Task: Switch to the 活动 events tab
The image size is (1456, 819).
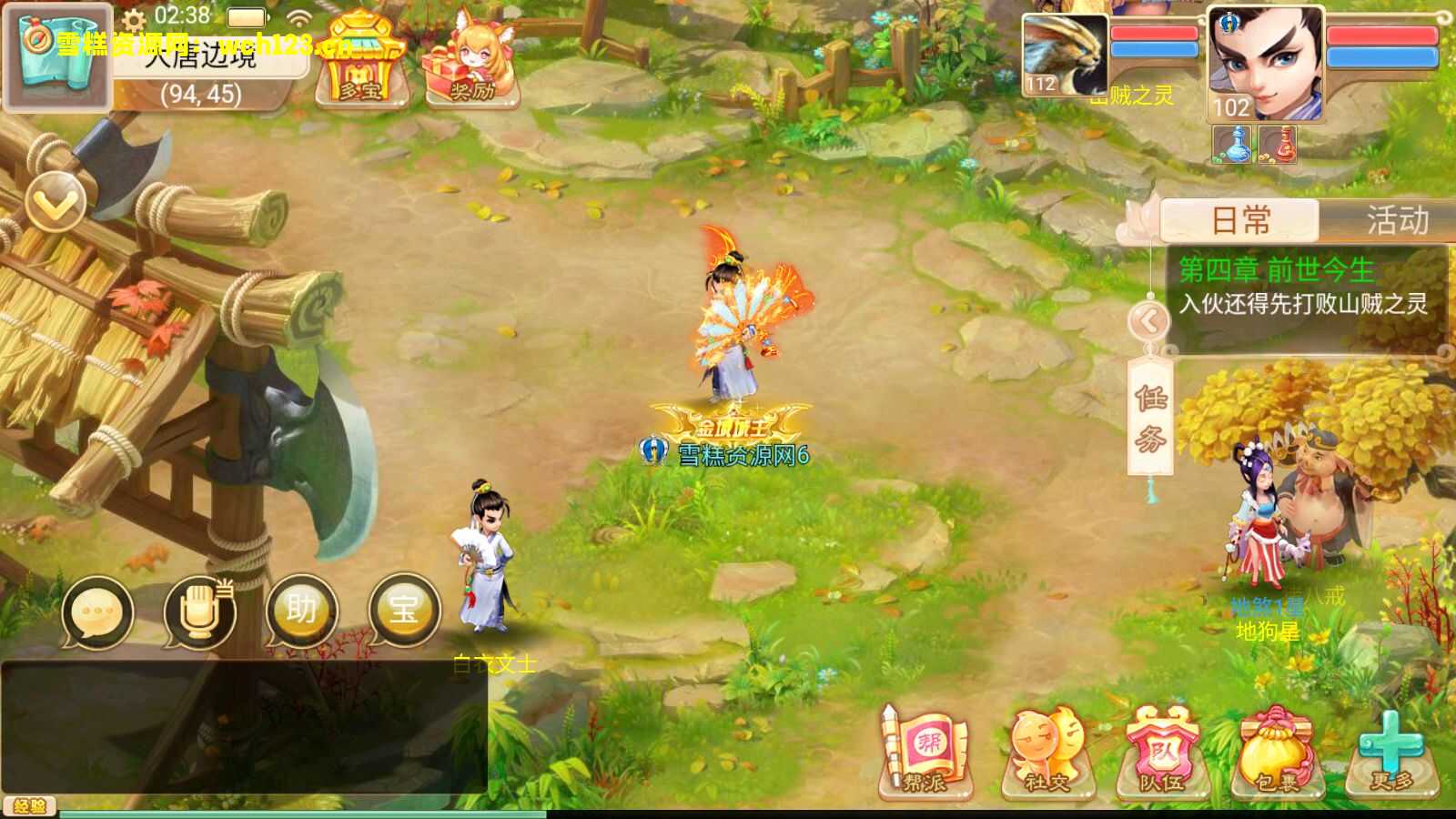Action: (x=1396, y=220)
